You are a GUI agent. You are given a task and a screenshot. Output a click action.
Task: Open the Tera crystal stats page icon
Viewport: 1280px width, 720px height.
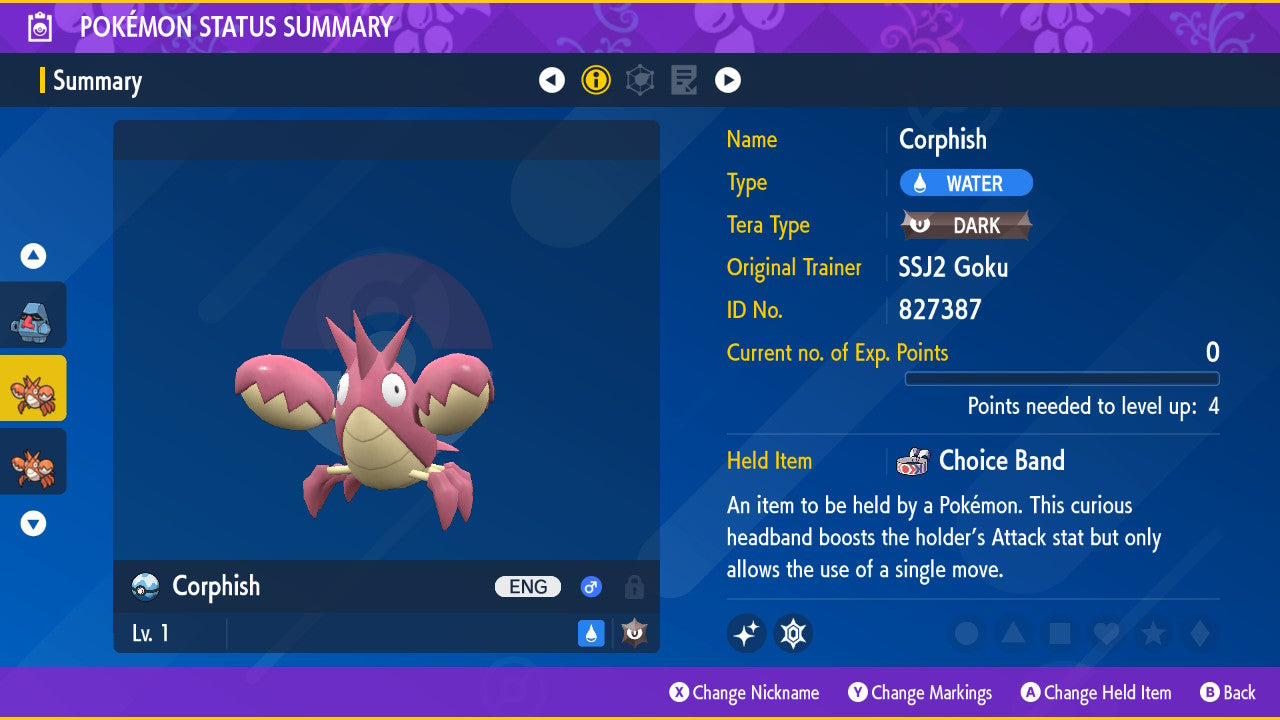[x=640, y=80]
